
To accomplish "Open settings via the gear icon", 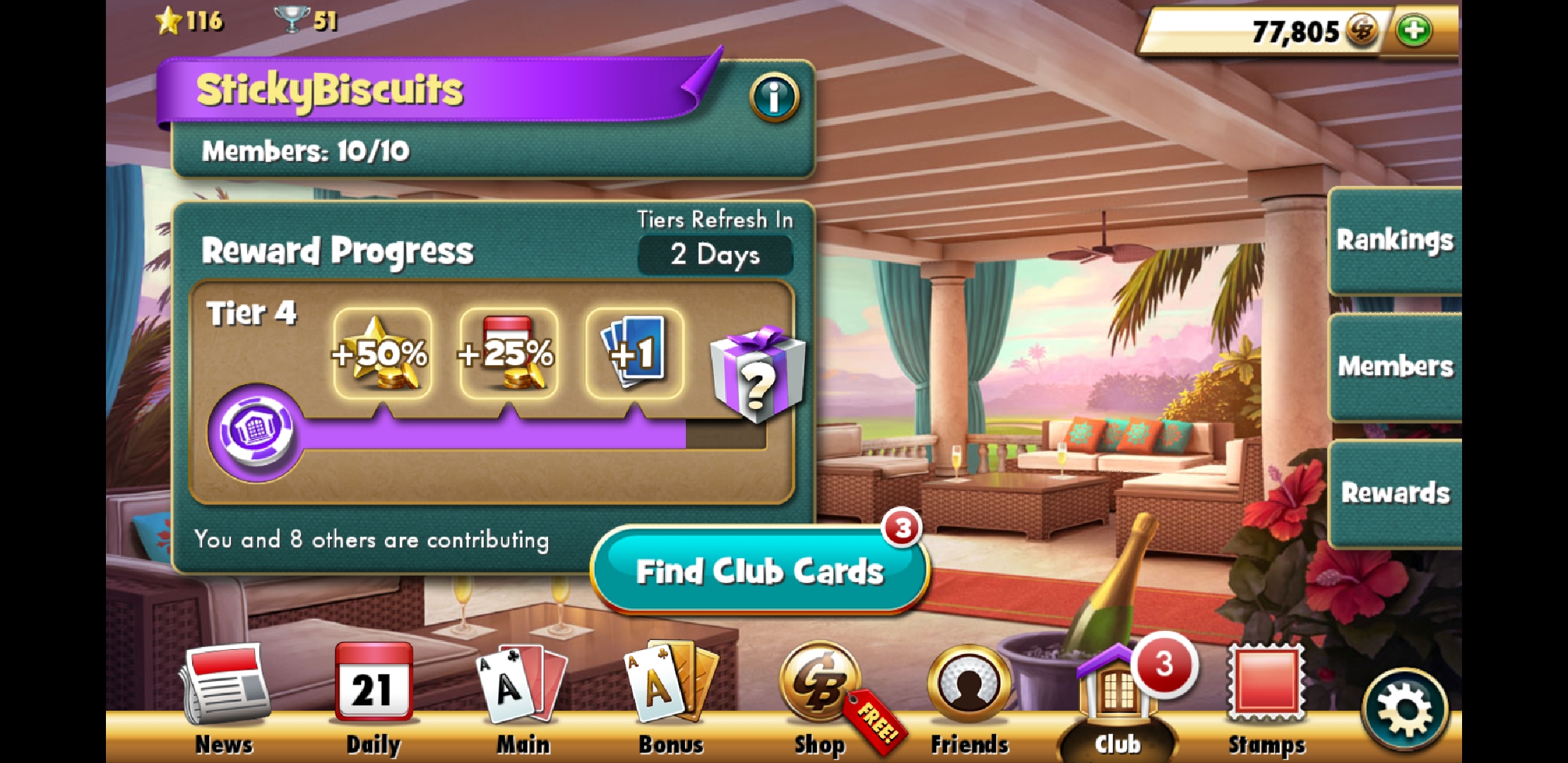I will pyautogui.click(x=1405, y=710).
